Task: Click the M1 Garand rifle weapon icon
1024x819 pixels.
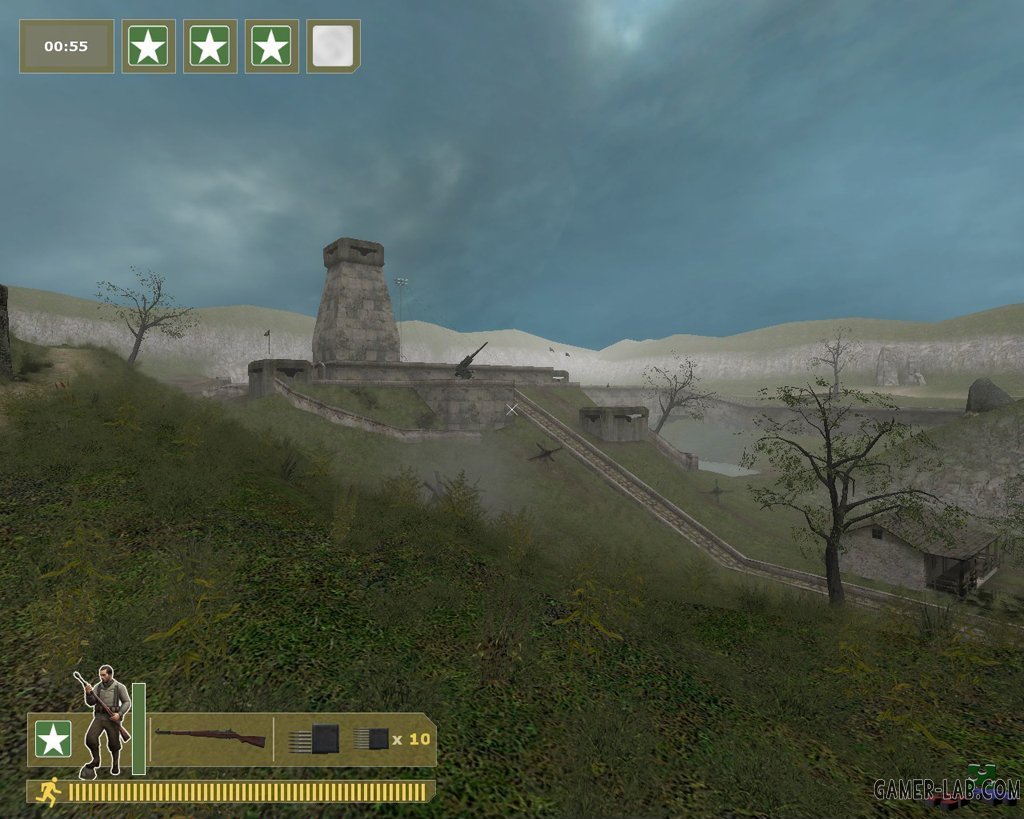Action: point(210,738)
